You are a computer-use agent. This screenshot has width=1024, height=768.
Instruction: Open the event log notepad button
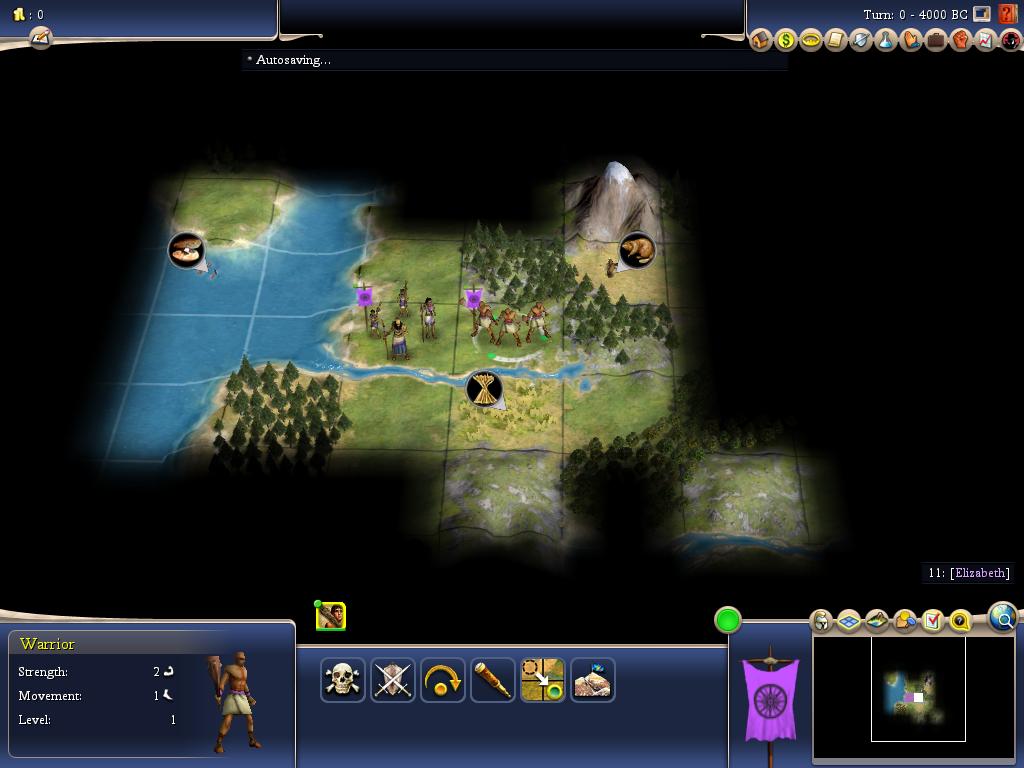(x=40, y=38)
